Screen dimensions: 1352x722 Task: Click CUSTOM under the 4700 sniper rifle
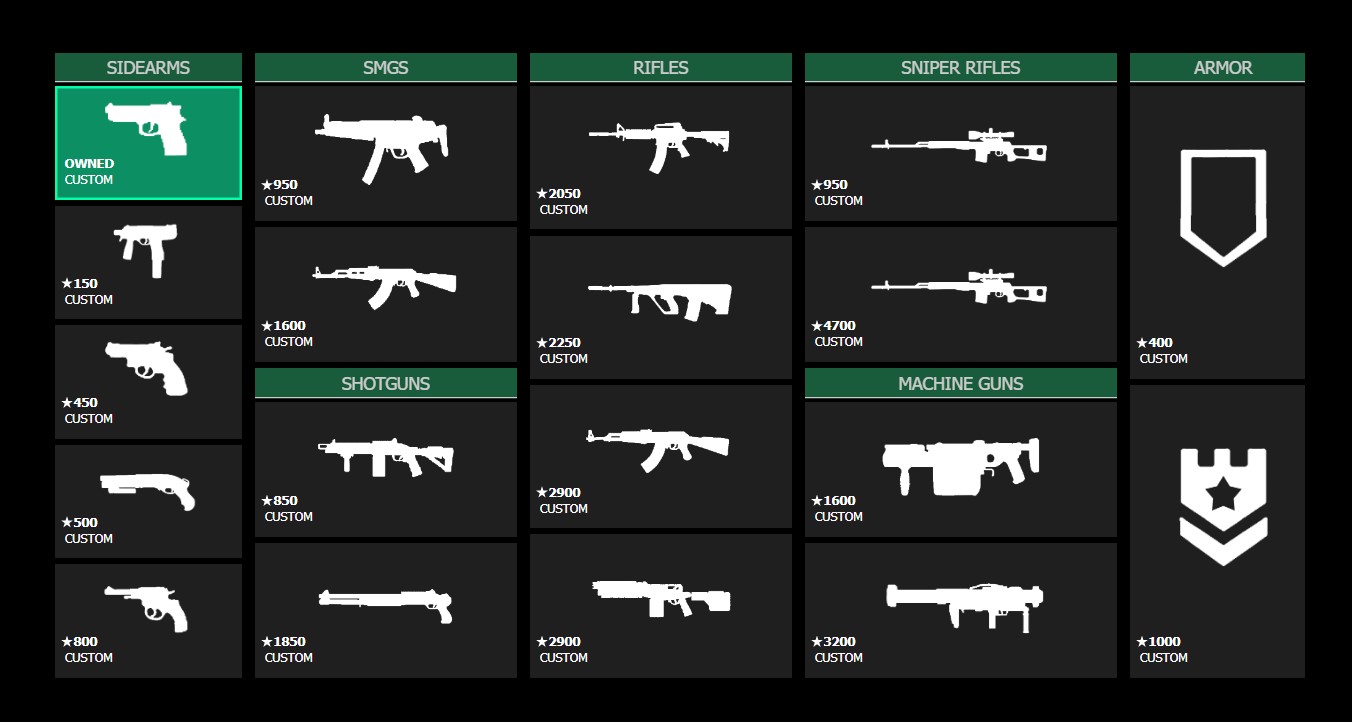click(838, 341)
